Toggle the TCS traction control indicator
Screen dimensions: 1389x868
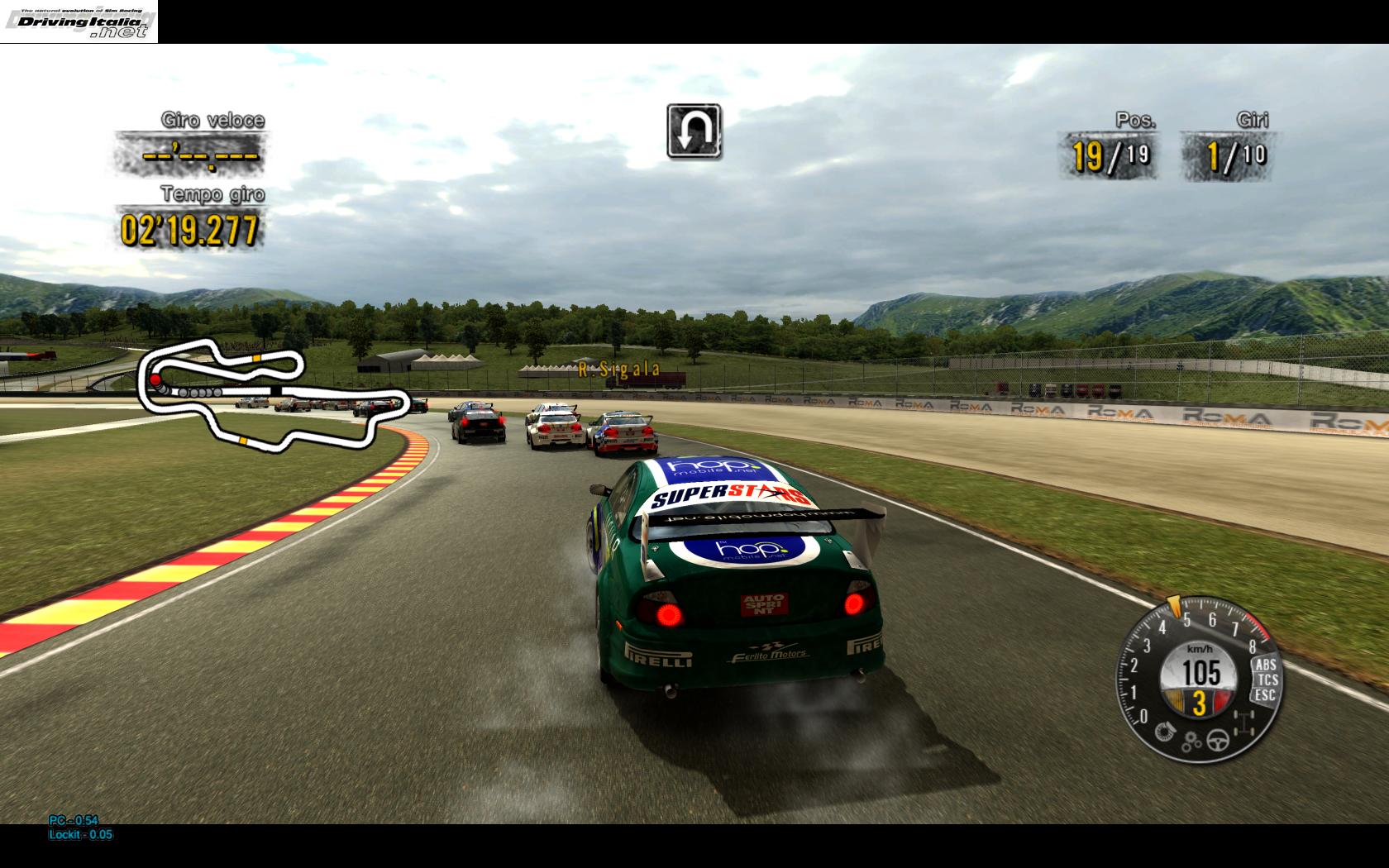(1267, 680)
